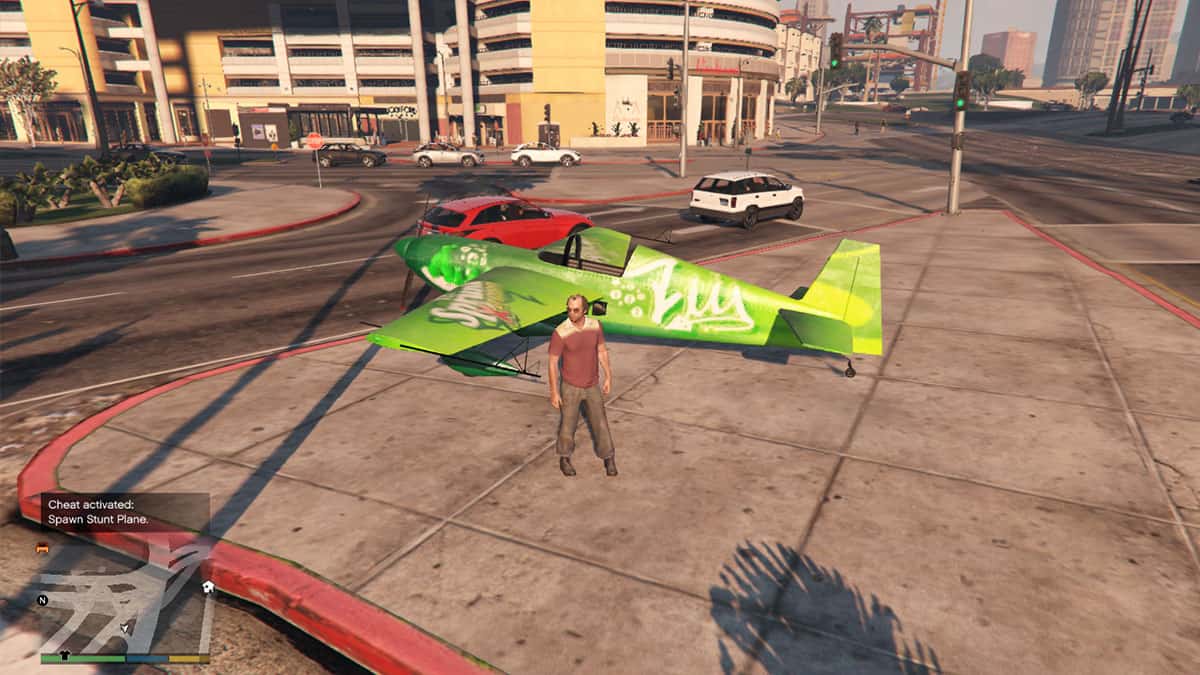Dismiss the Cheat activated notification
The width and height of the screenshot is (1200, 675).
pos(125,512)
